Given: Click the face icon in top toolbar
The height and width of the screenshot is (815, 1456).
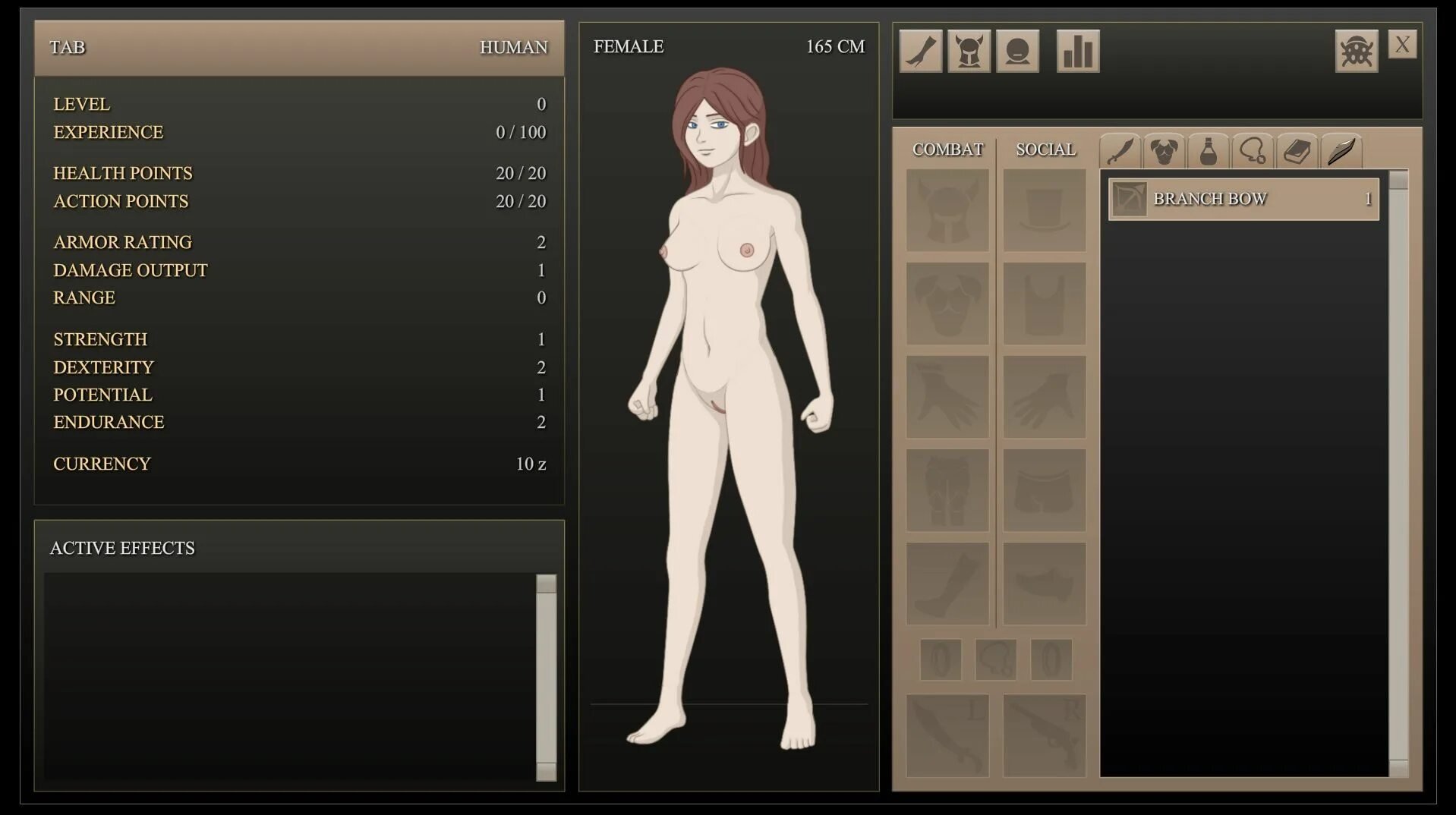Looking at the screenshot, I should (1017, 51).
